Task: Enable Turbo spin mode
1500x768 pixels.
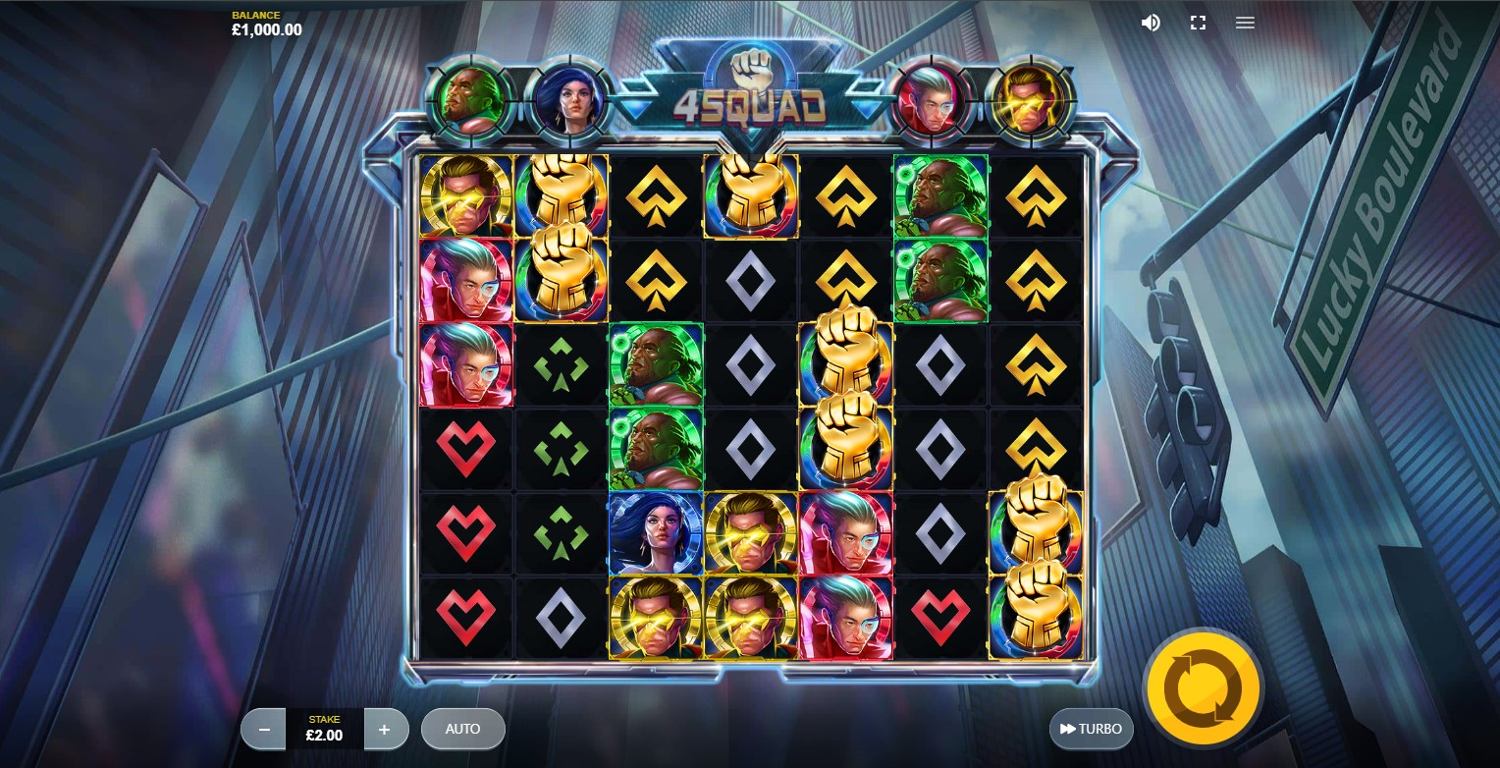Action: (x=1091, y=729)
